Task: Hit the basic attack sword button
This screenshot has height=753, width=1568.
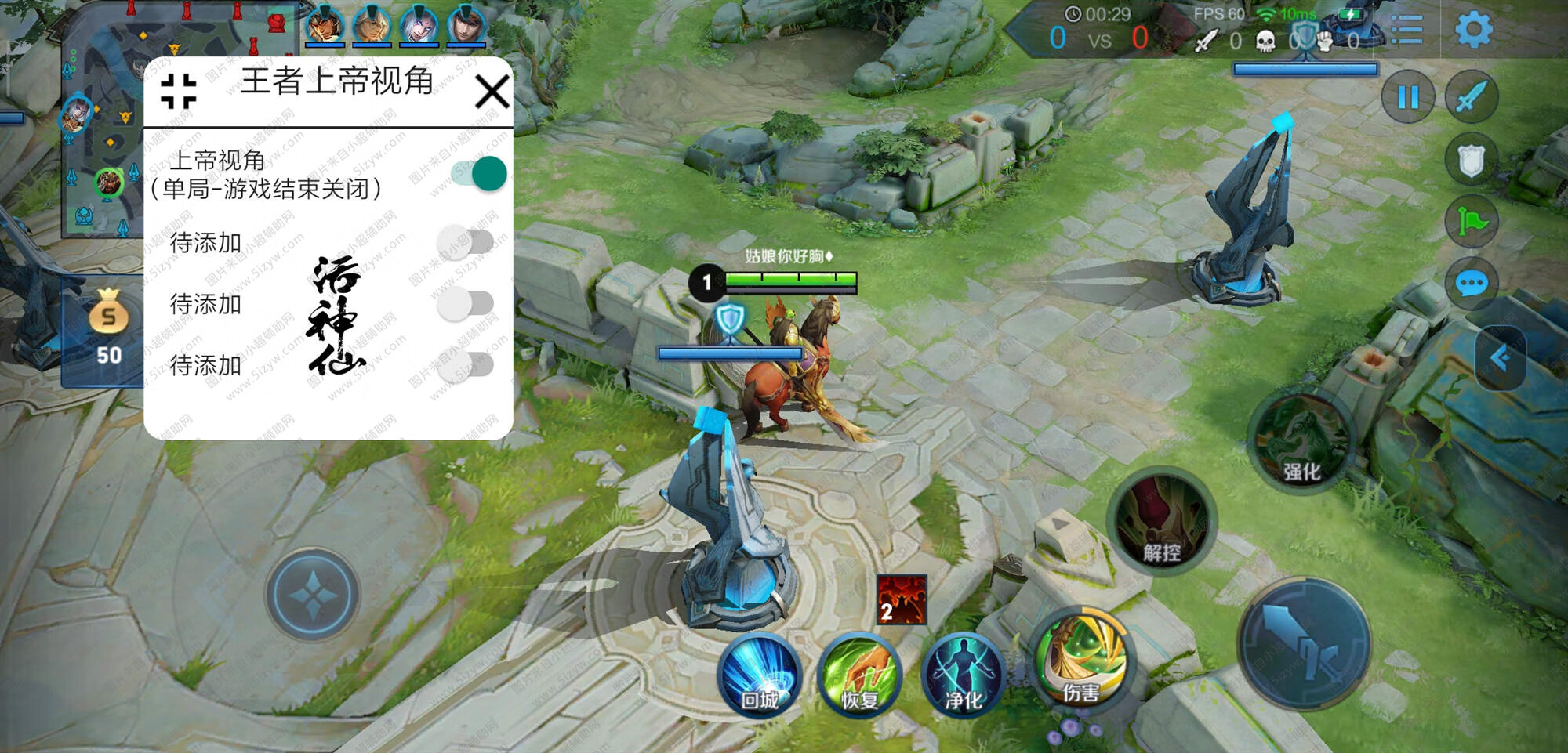Action: 1304,643
